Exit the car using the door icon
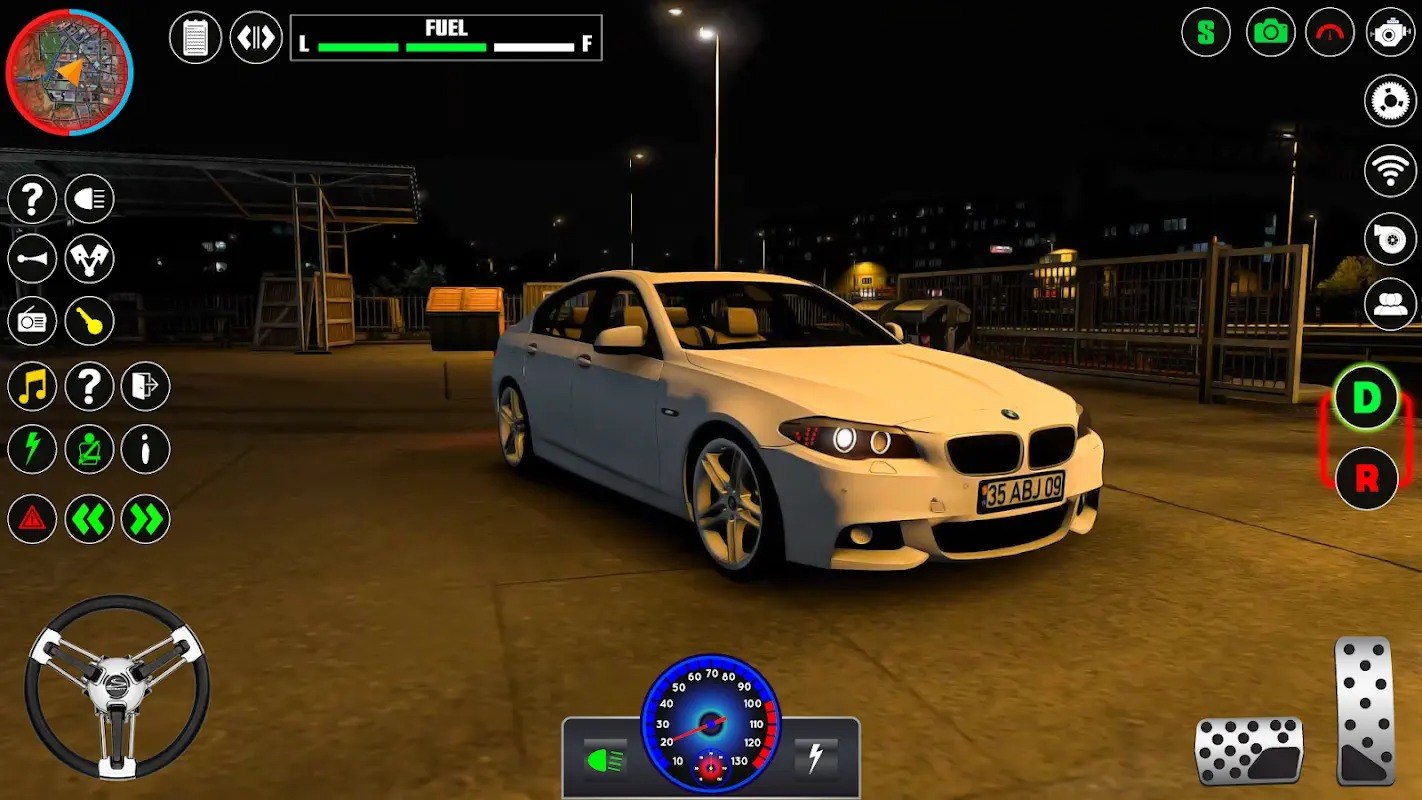This screenshot has height=800, width=1422. pyautogui.click(x=146, y=386)
